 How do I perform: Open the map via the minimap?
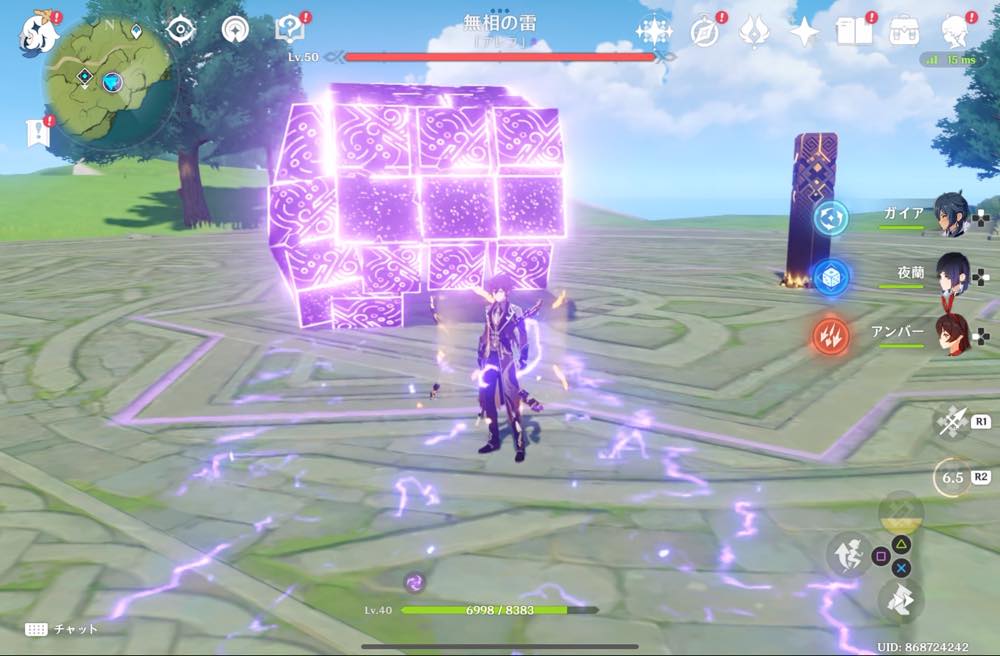tap(108, 84)
